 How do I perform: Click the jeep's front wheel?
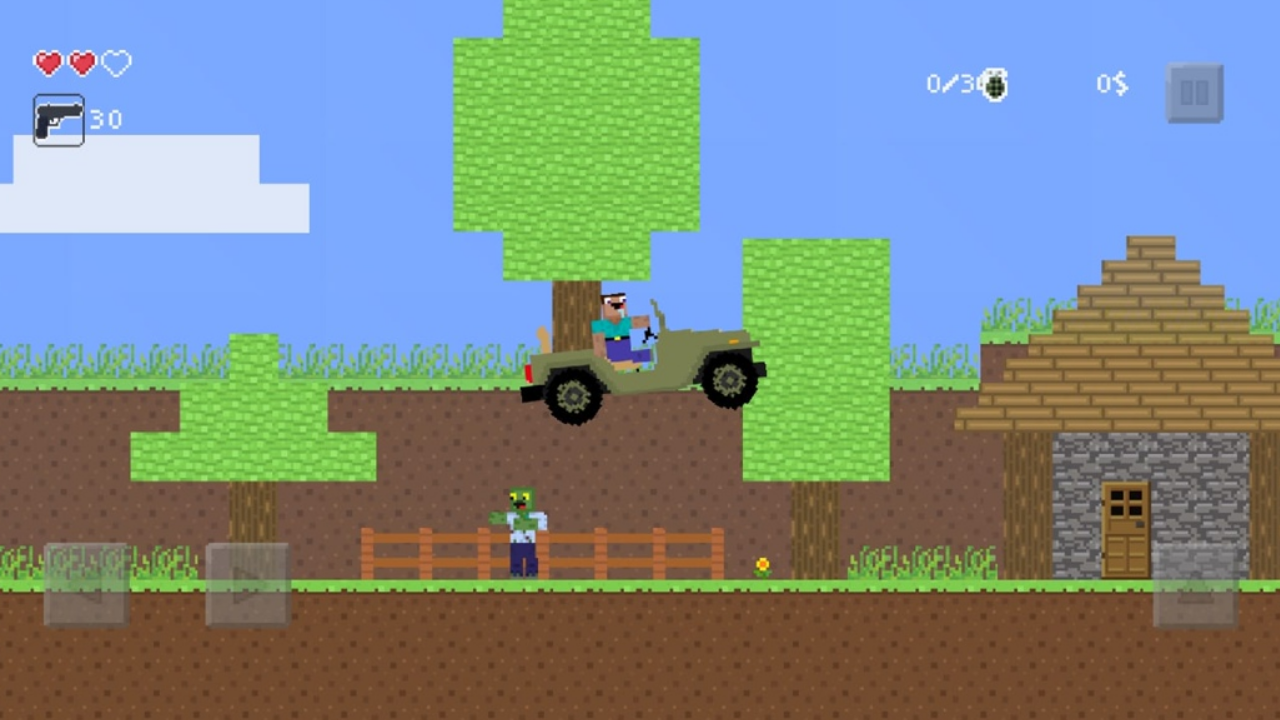pos(727,381)
